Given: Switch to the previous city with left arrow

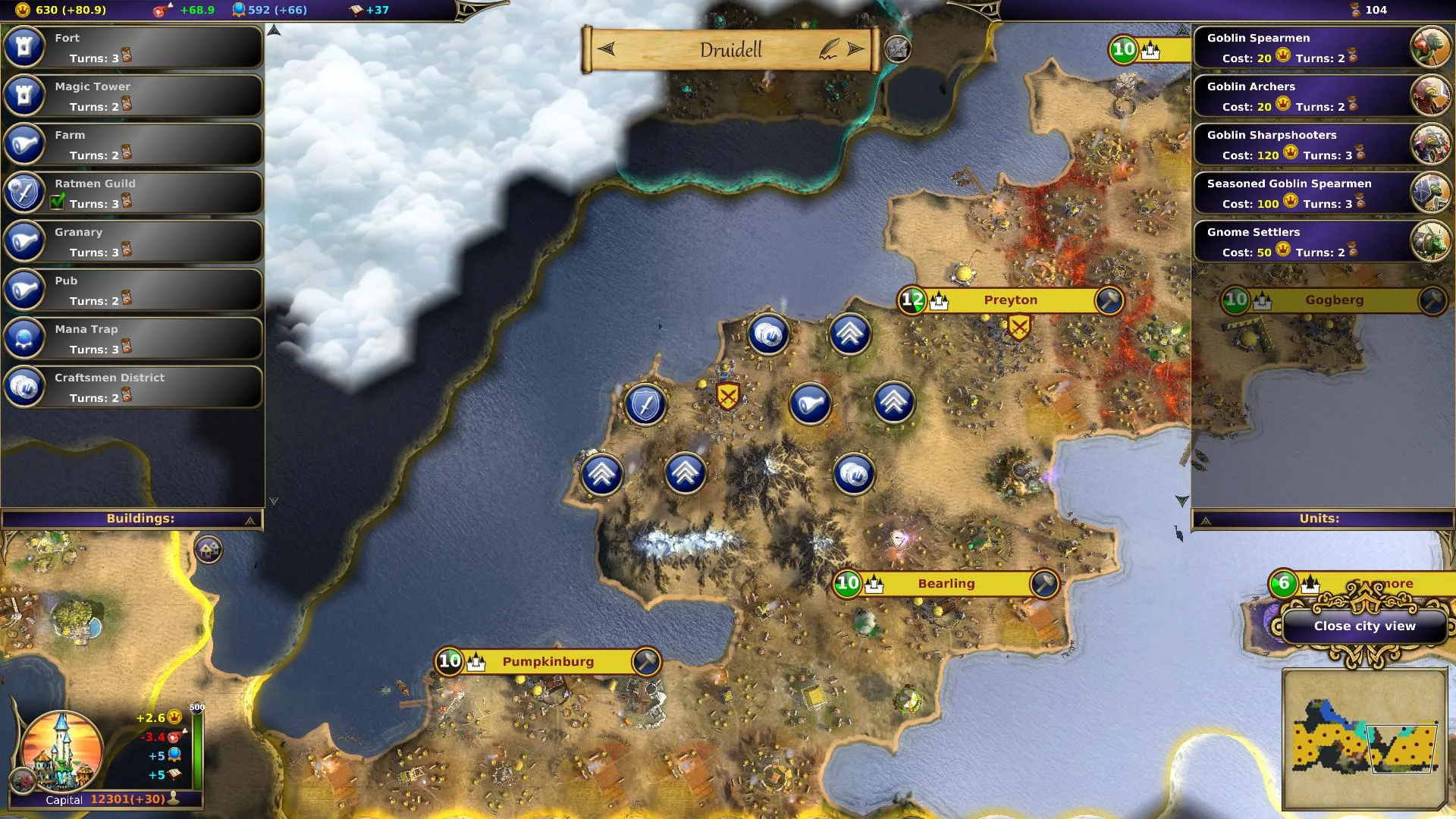Looking at the screenshot, I should [607, 49].
